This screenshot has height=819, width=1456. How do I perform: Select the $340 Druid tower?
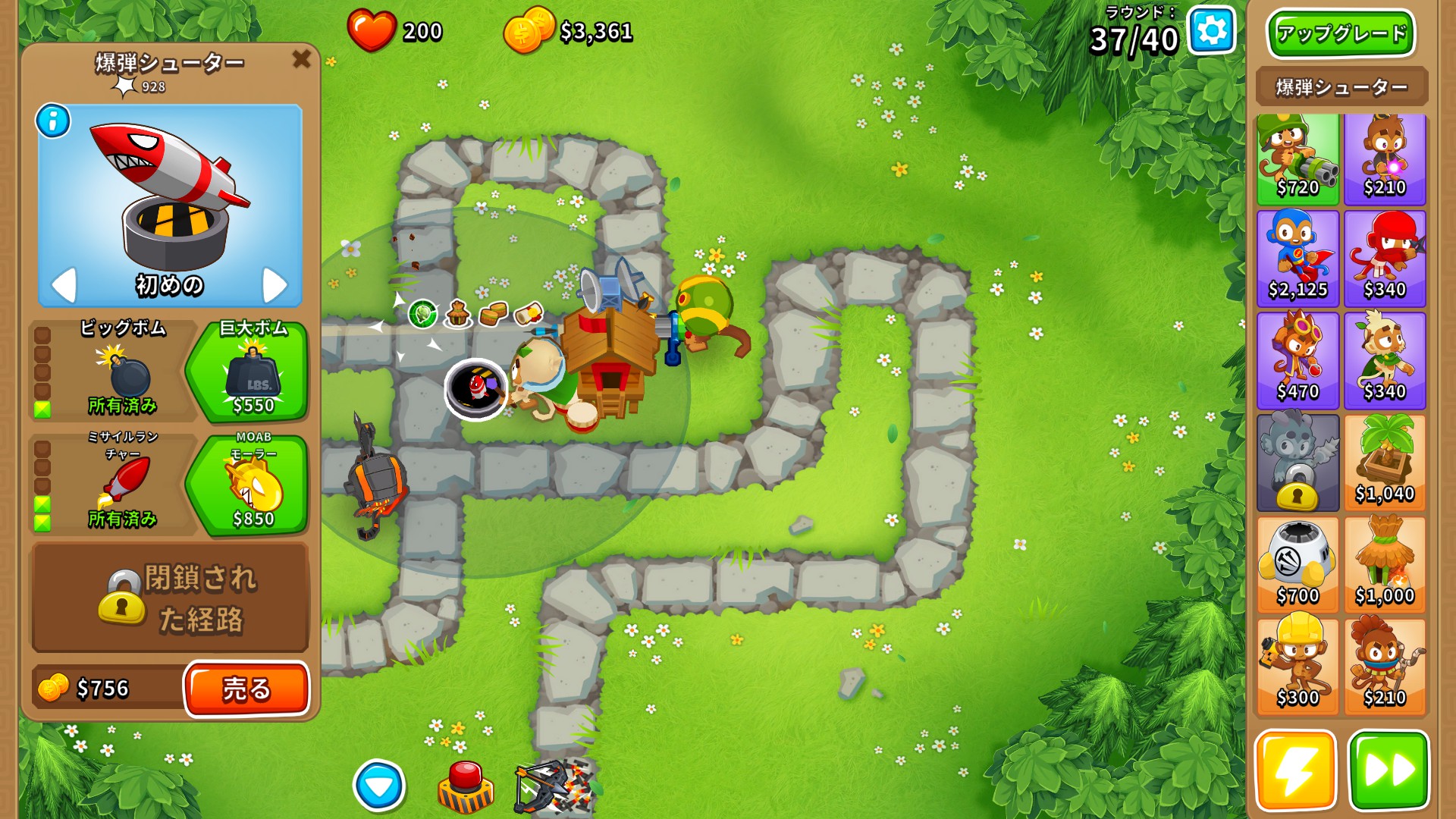(x=1385, y=361)
